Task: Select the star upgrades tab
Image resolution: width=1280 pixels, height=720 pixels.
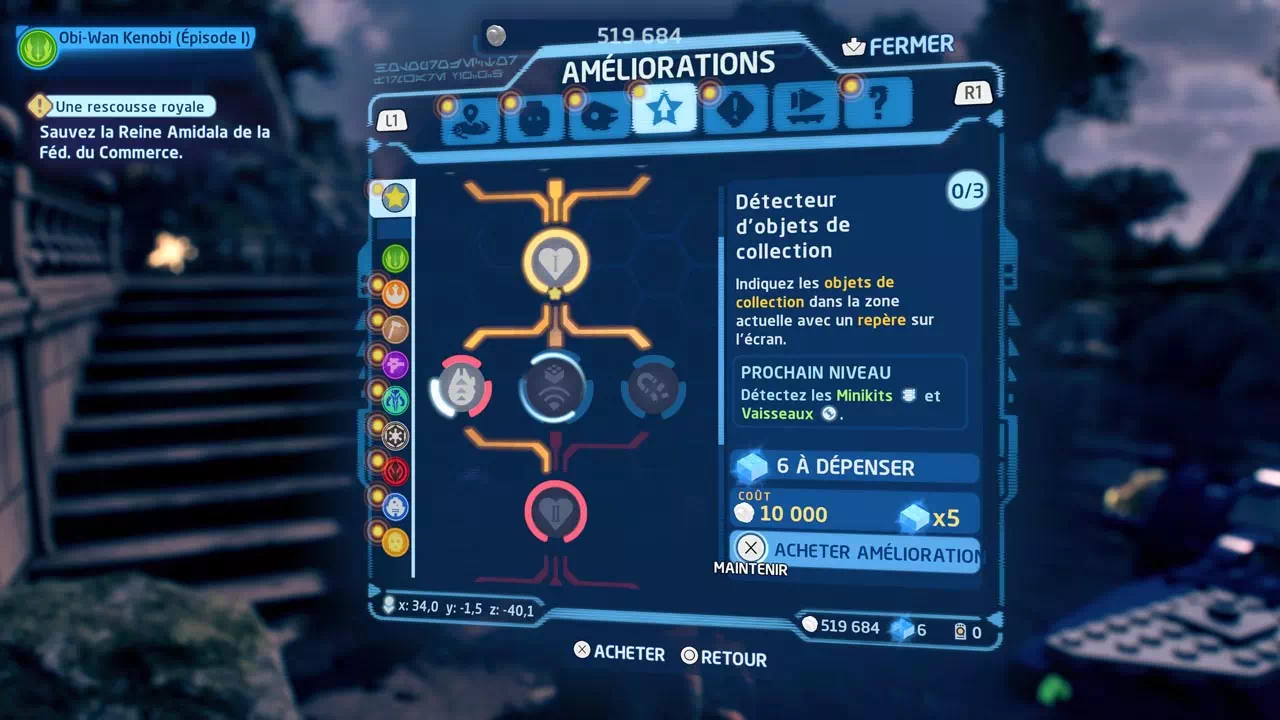Action: pos(663,111)
